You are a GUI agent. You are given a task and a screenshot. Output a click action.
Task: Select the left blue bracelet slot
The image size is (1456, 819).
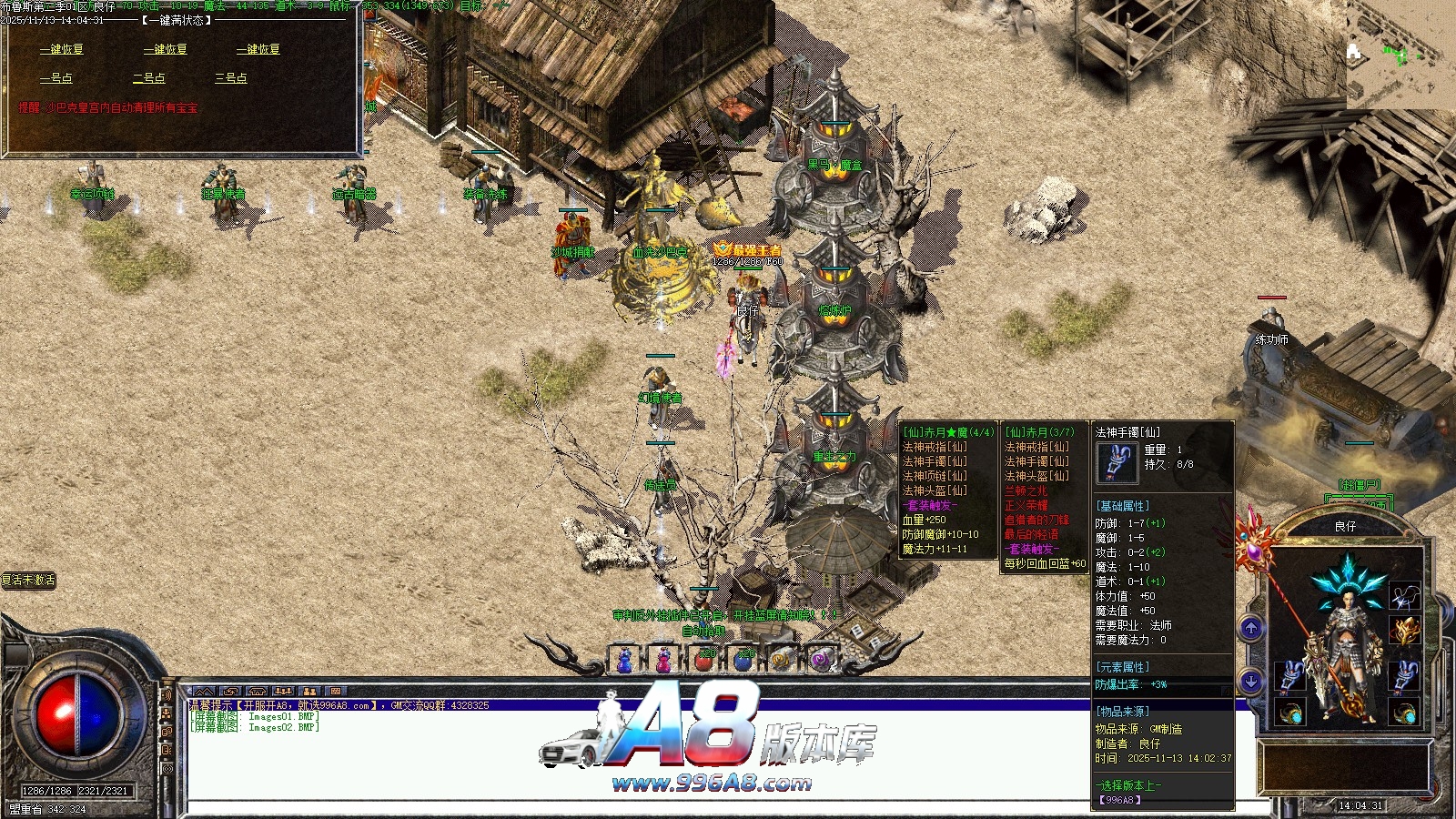1289,676
